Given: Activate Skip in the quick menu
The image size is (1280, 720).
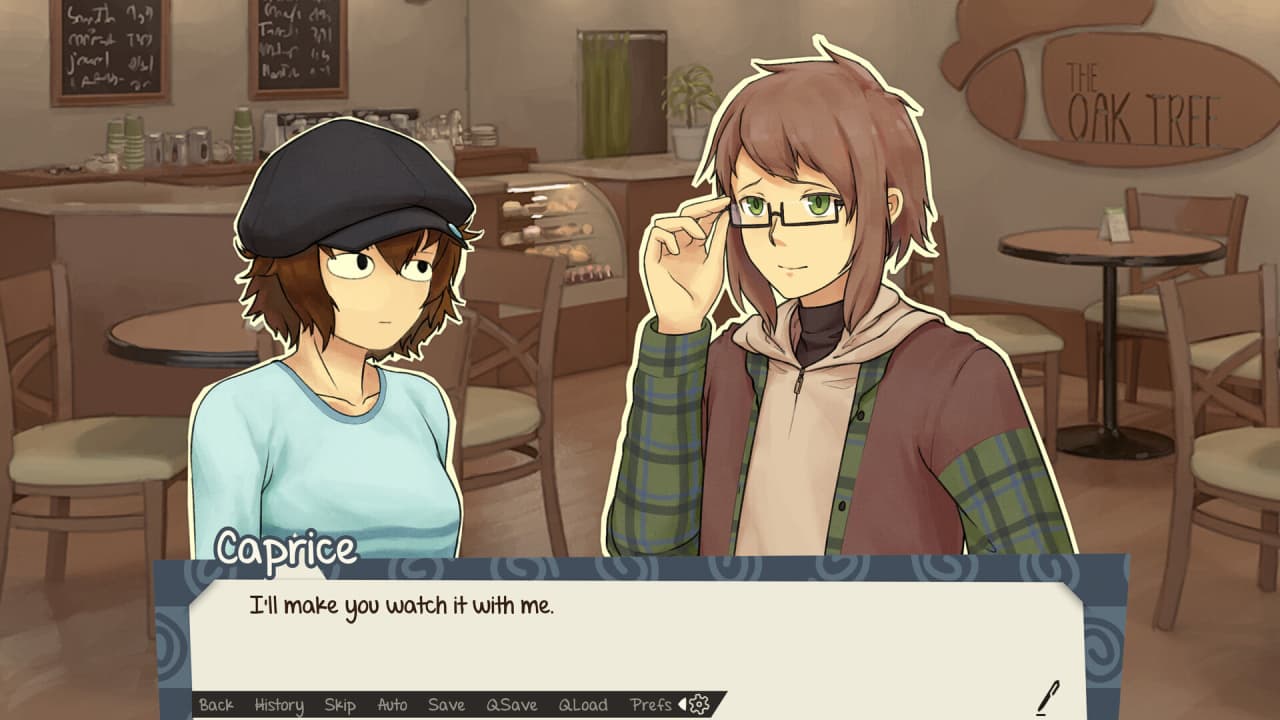Looking at the screenshot, I should tap(340, 705).
